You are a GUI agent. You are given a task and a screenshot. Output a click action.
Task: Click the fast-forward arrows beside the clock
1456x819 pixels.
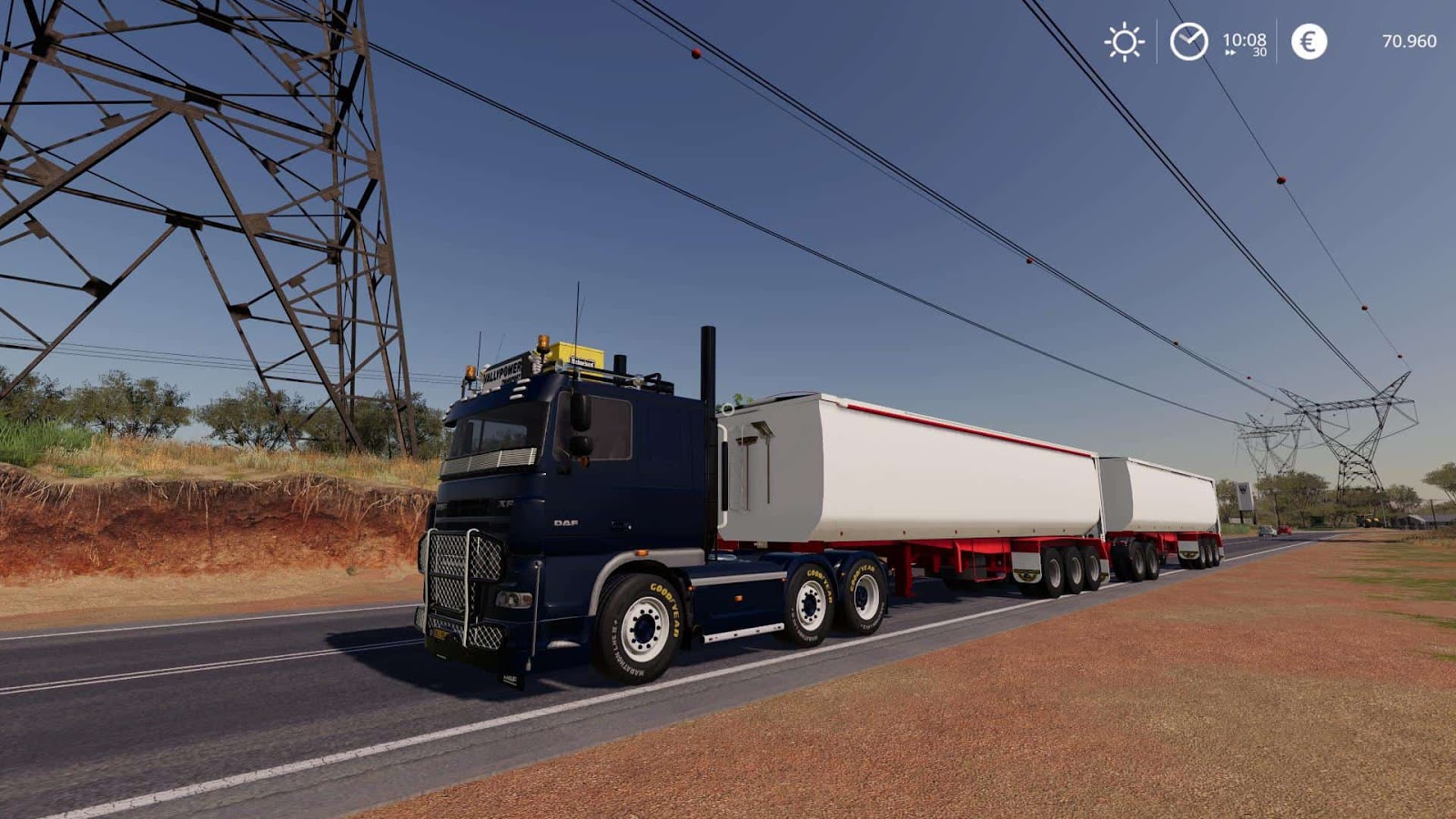[1230, 52]
